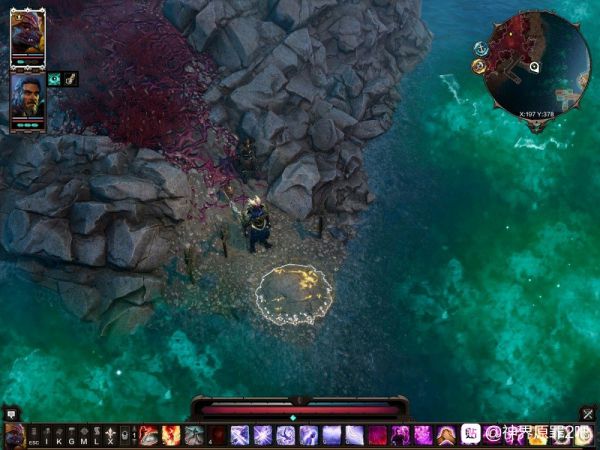Activate the first purple lightning skill in the hotbar

click(240, 435)
